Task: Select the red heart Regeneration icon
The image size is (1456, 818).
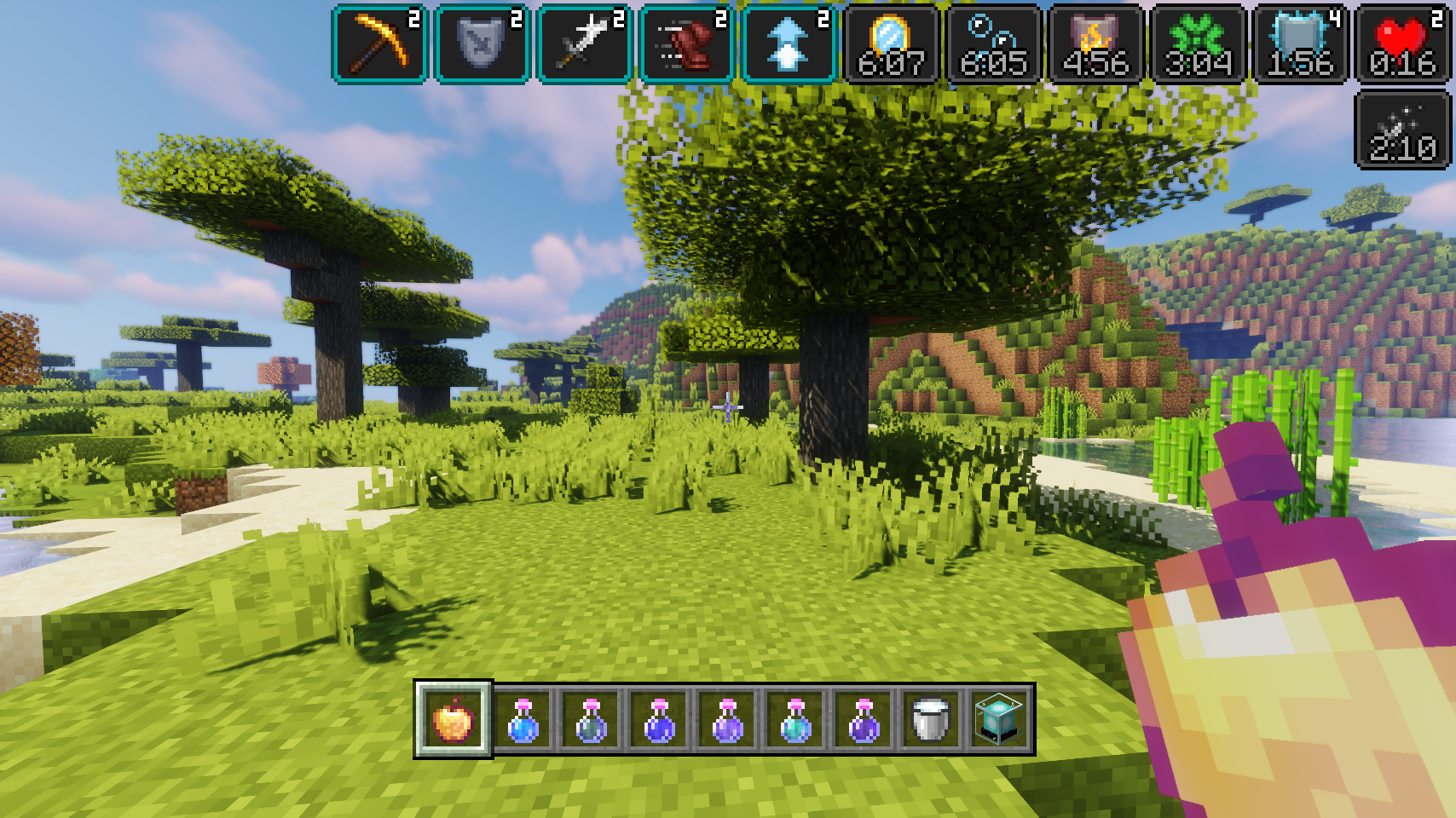Action: [1403, 44]
